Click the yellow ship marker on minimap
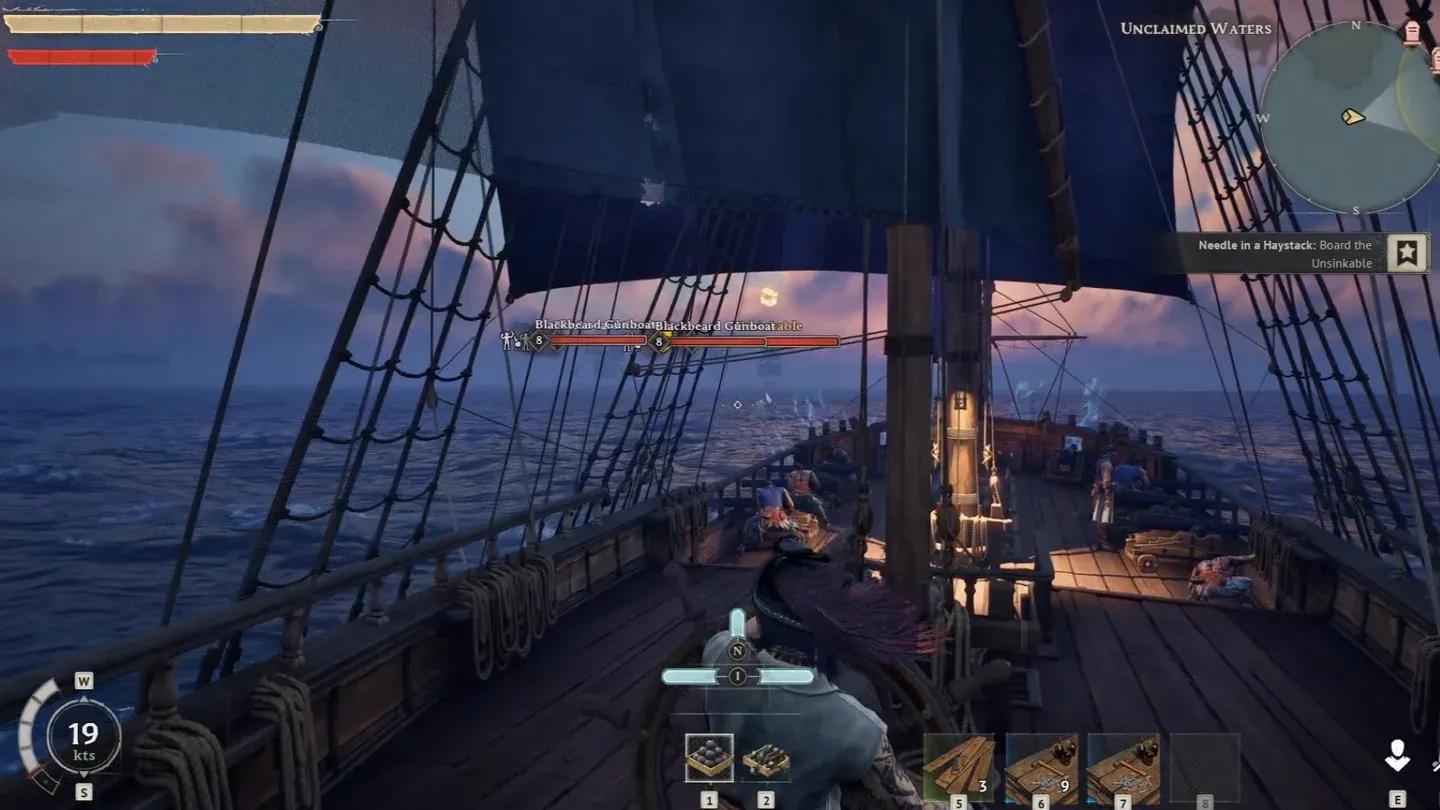 pyautogui.click(x=1353, y=117)
